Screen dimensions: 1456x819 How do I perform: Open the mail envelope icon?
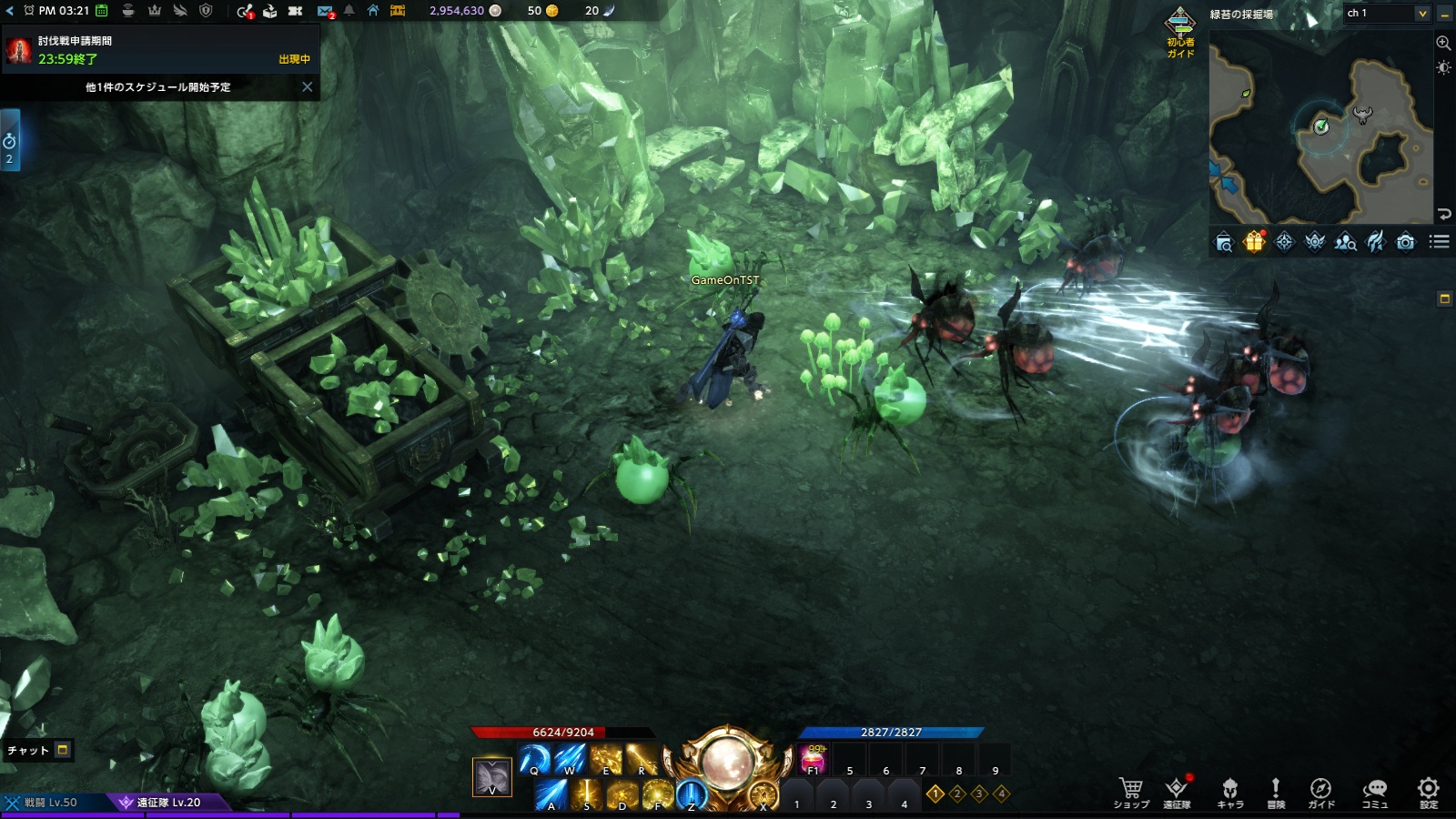325,11
